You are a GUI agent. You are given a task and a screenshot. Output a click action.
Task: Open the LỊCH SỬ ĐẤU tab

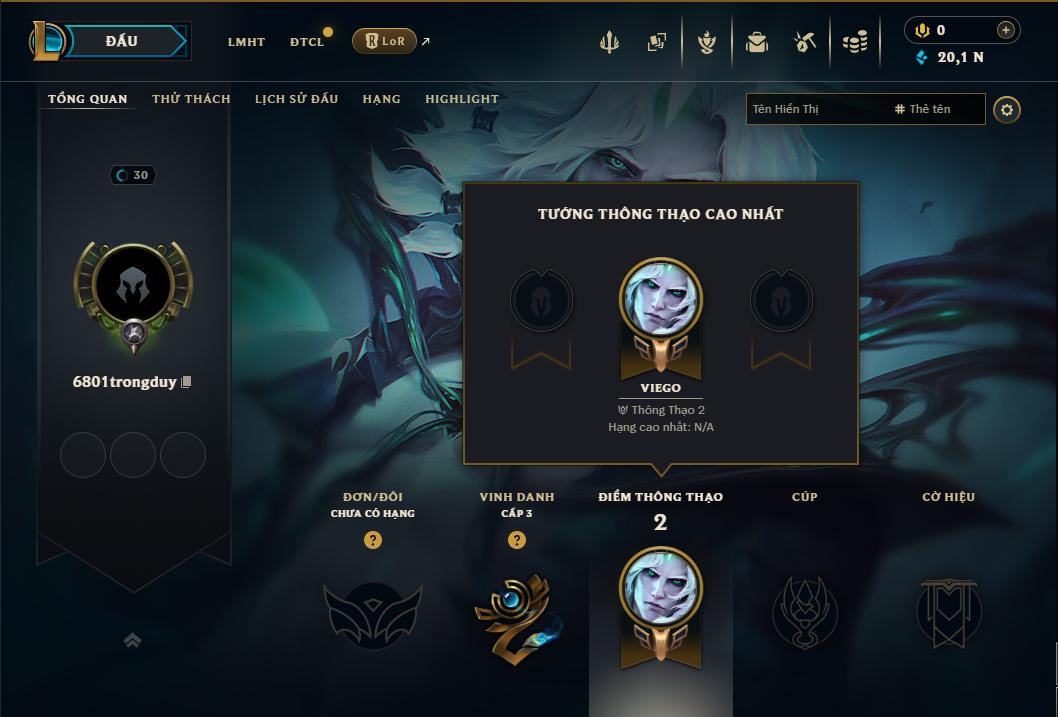pos(296,99)
